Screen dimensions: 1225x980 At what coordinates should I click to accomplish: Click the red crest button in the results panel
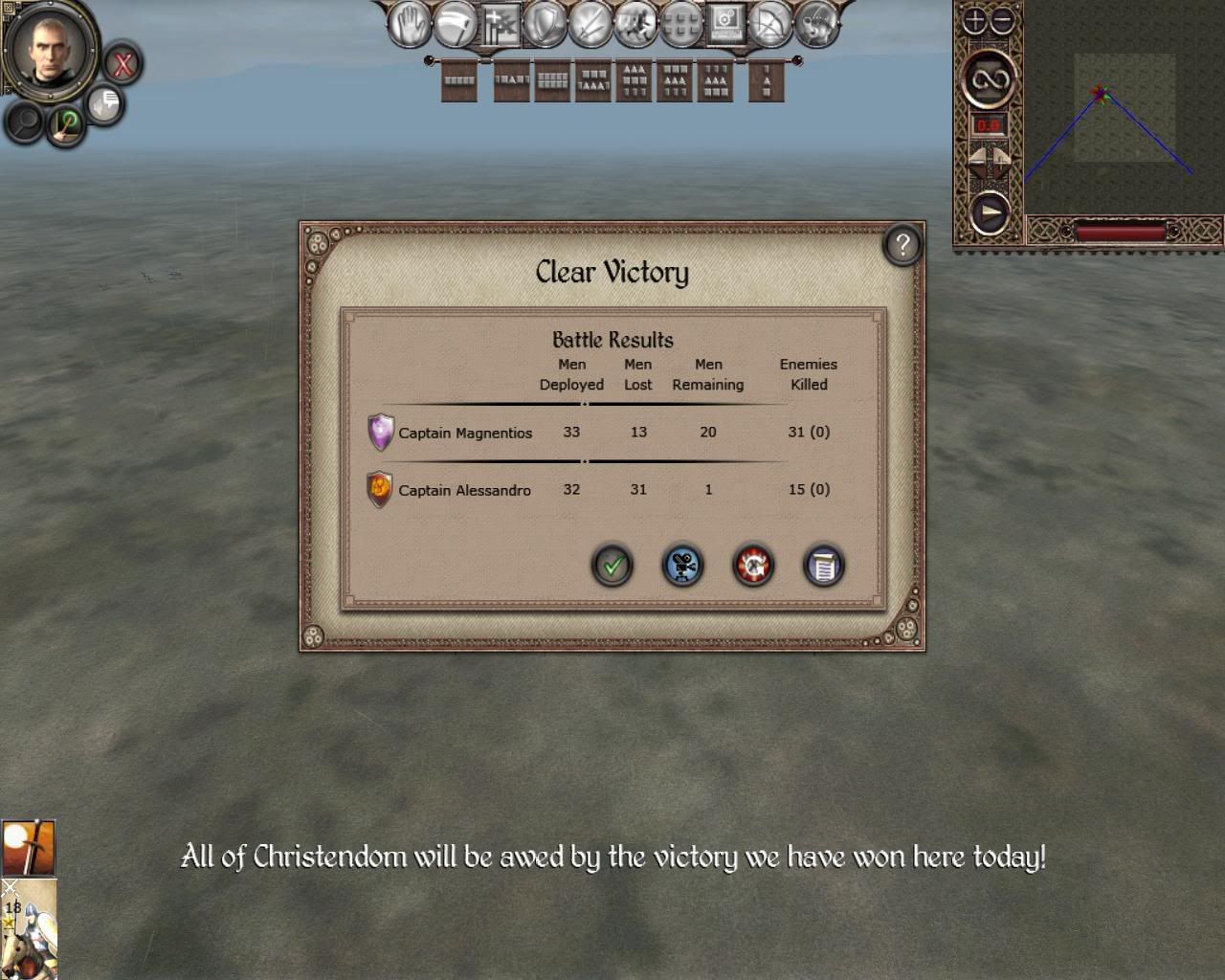(x=753, y=566)
